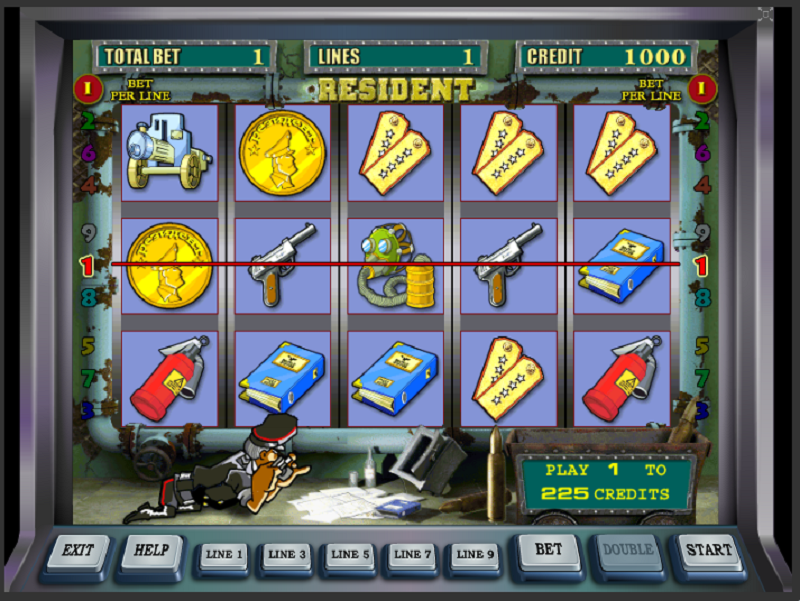The width and height of the screenshot is (800, 601).
Task: Start the reel spin
Action: coord(708,549)
